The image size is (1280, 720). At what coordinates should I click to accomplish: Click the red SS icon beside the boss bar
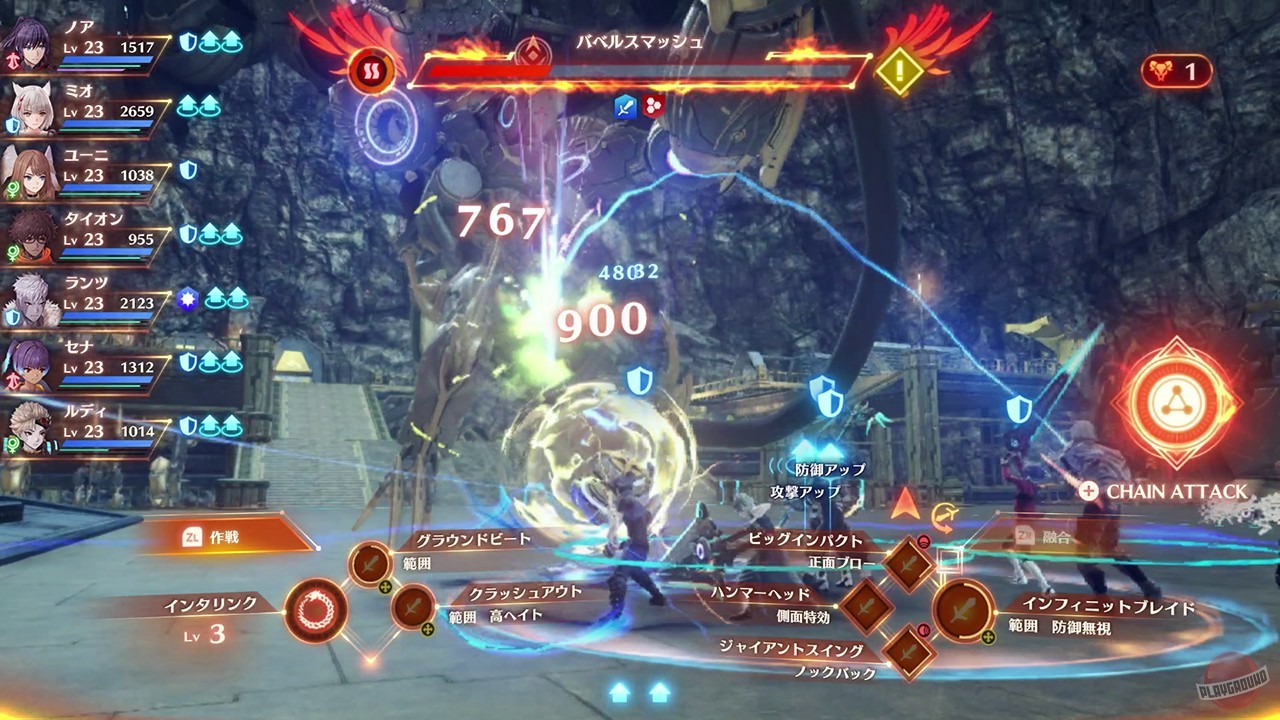[x=370, y=71]
